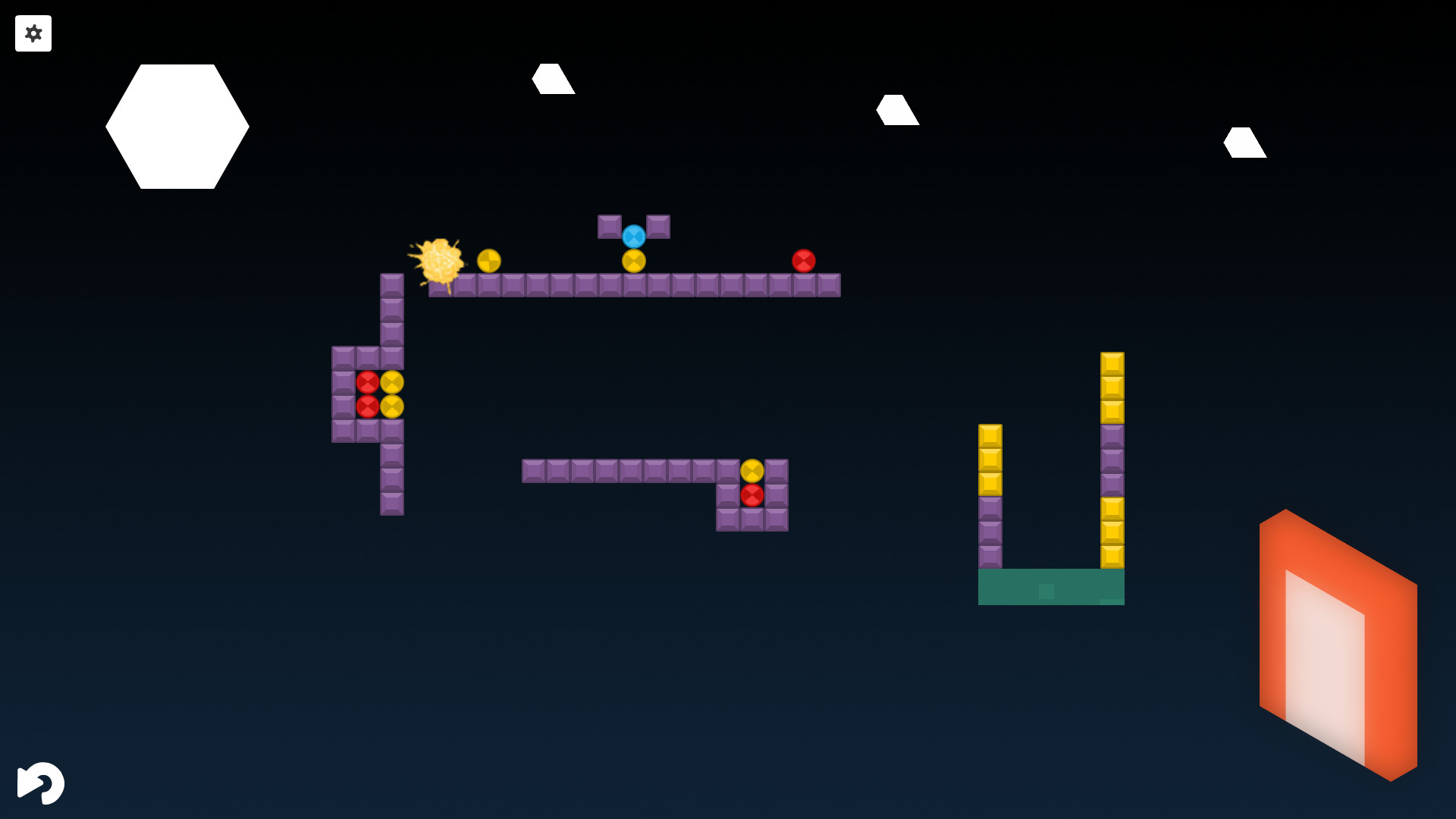Select the yellow ball below the blue diamond
1456x819 pixels.
[633, 261]
